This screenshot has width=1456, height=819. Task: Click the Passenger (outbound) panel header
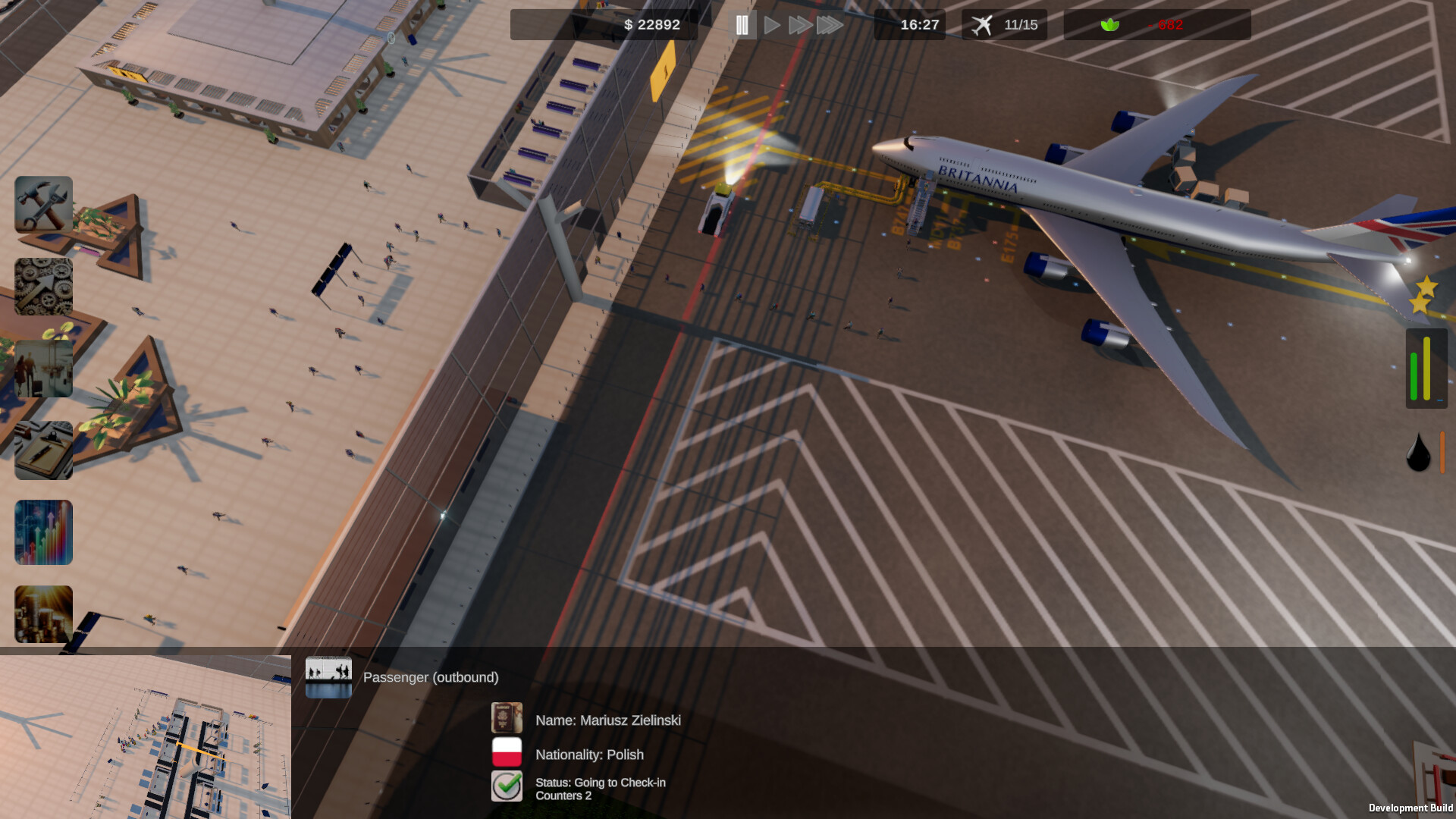pos(430,677)
